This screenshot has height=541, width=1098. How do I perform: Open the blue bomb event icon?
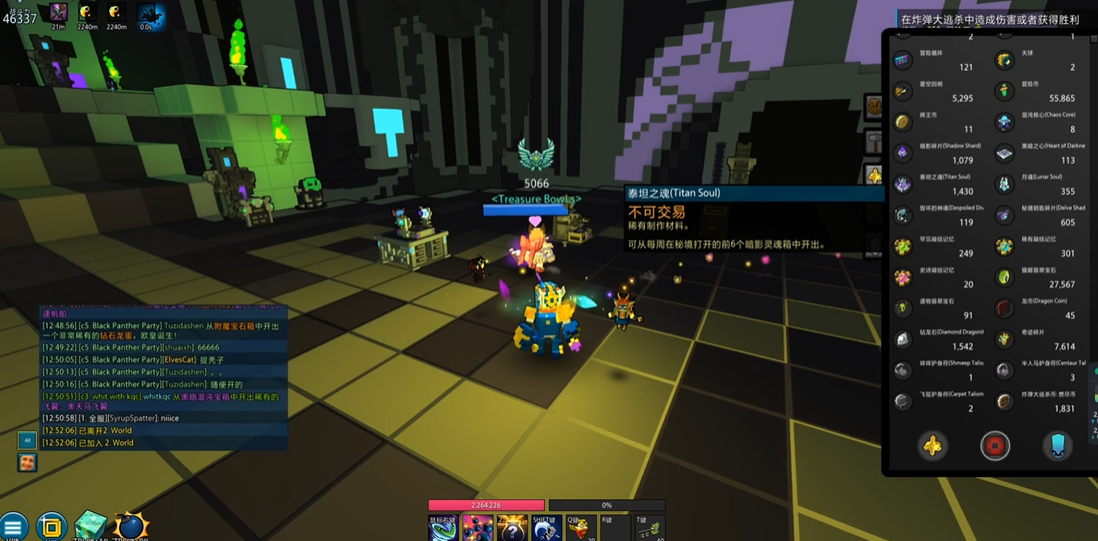pos(131,526)
